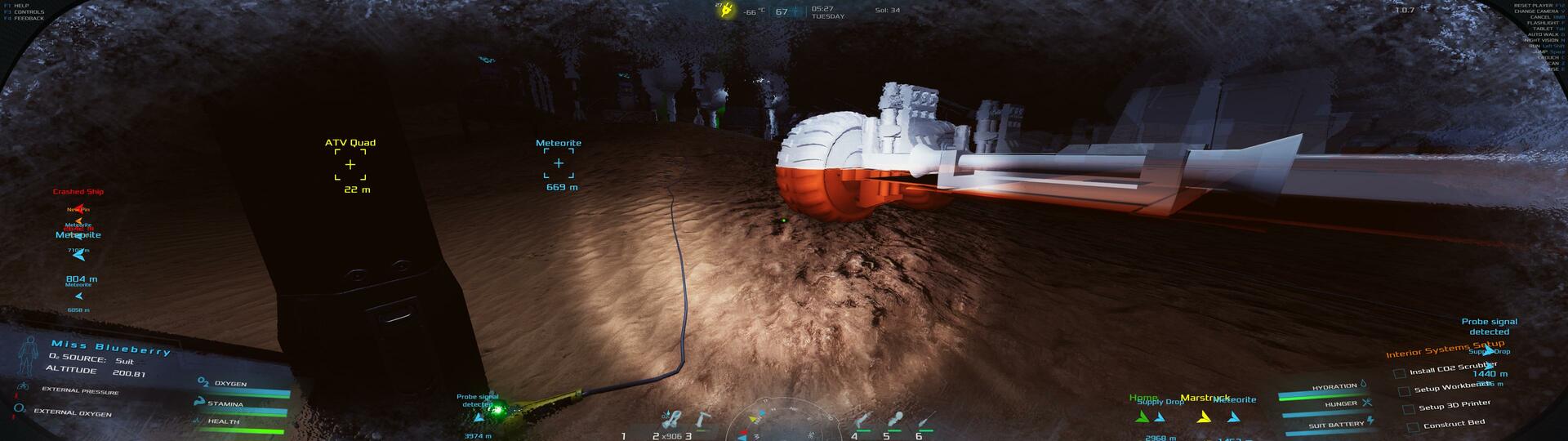The width and height of the screenshot is (1568, 441).
Task: Tick the Install CO2 Scrubber checkbox
Action: [x=1400, y=373]
